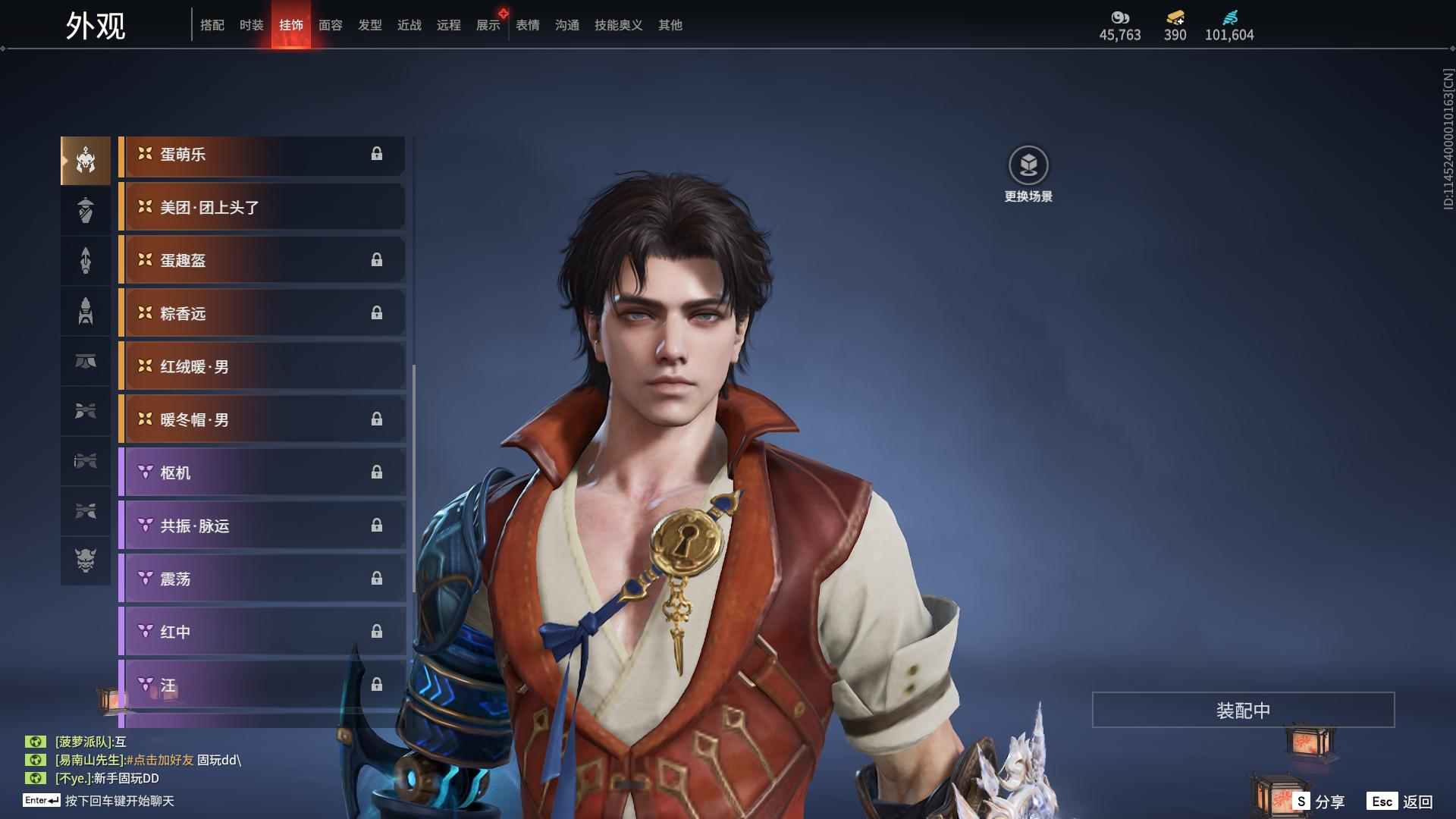The height and width of the screenshot is (819, 1456).
Task: Open the 分享 share option
Action: click(x=1320, y=801)
